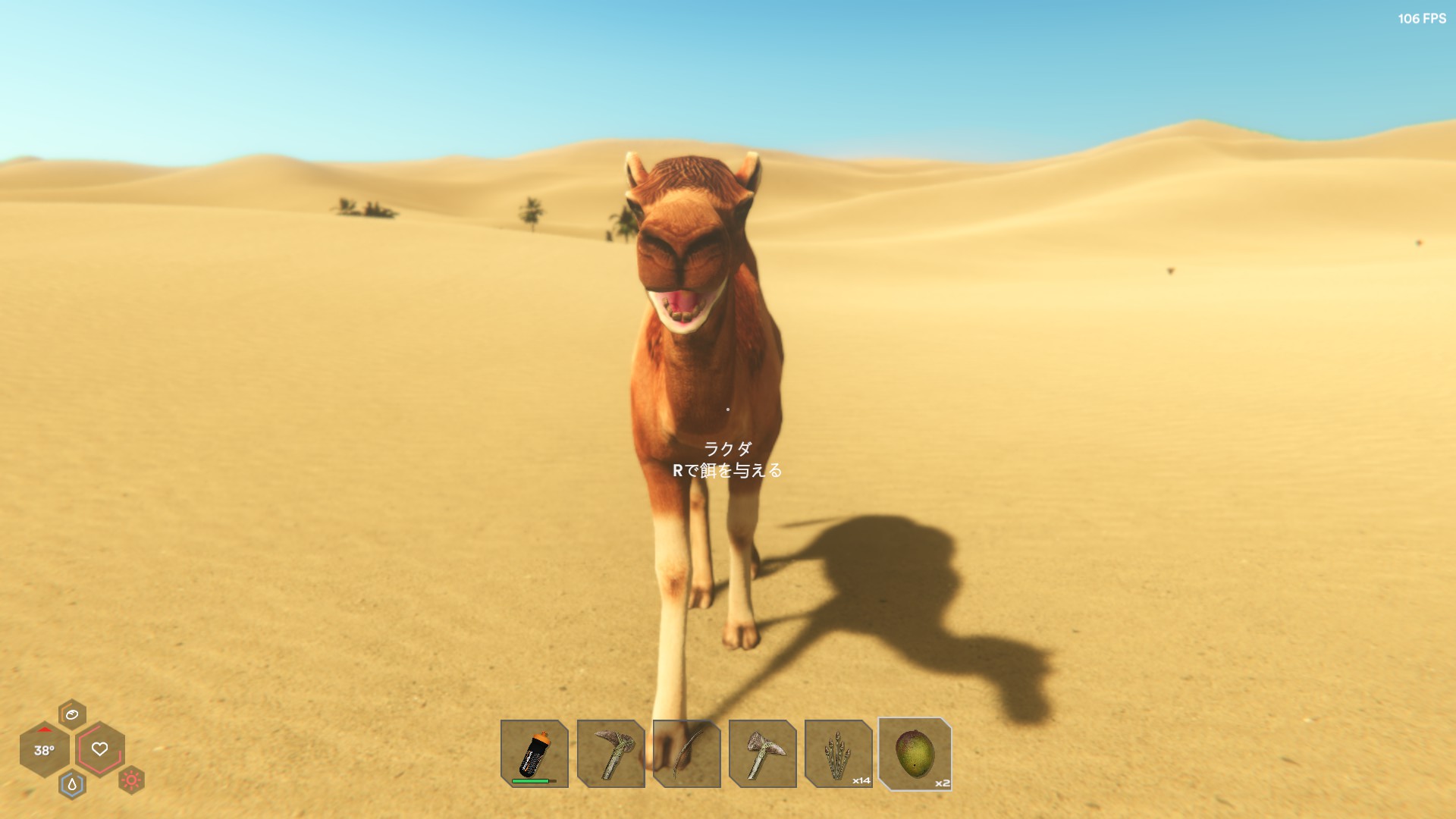Equip the wedge-head stone axe
The image size is (1456, 819).
click(x=762, y=753)
